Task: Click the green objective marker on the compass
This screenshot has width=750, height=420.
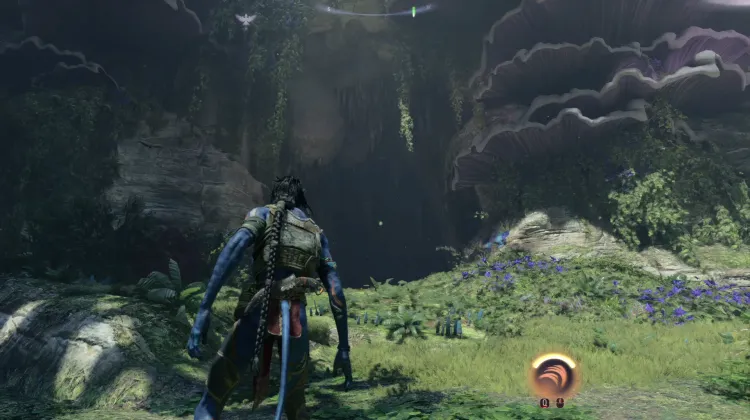Action: click(x=413, y=12)
